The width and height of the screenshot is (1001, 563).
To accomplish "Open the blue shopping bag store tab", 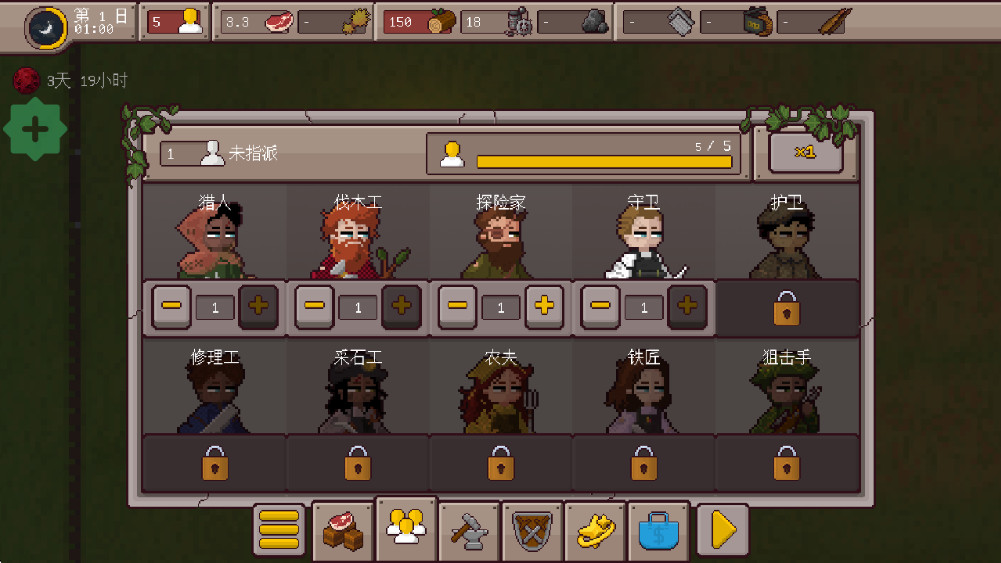I will [658, 529].
